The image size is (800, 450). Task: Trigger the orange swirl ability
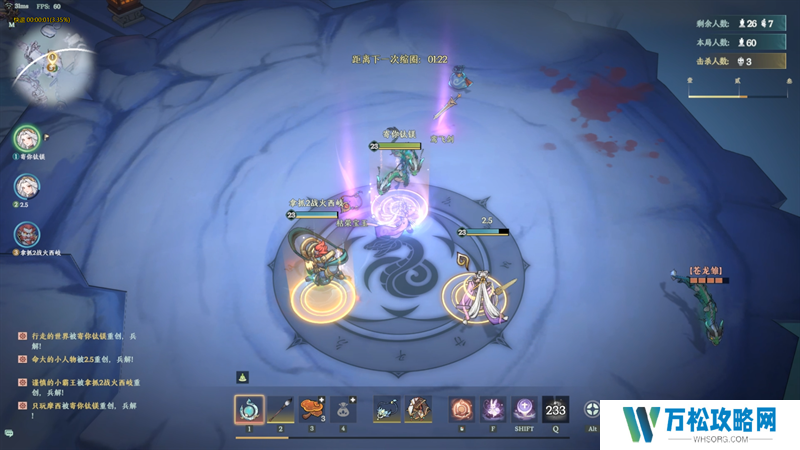coord(461,409)
